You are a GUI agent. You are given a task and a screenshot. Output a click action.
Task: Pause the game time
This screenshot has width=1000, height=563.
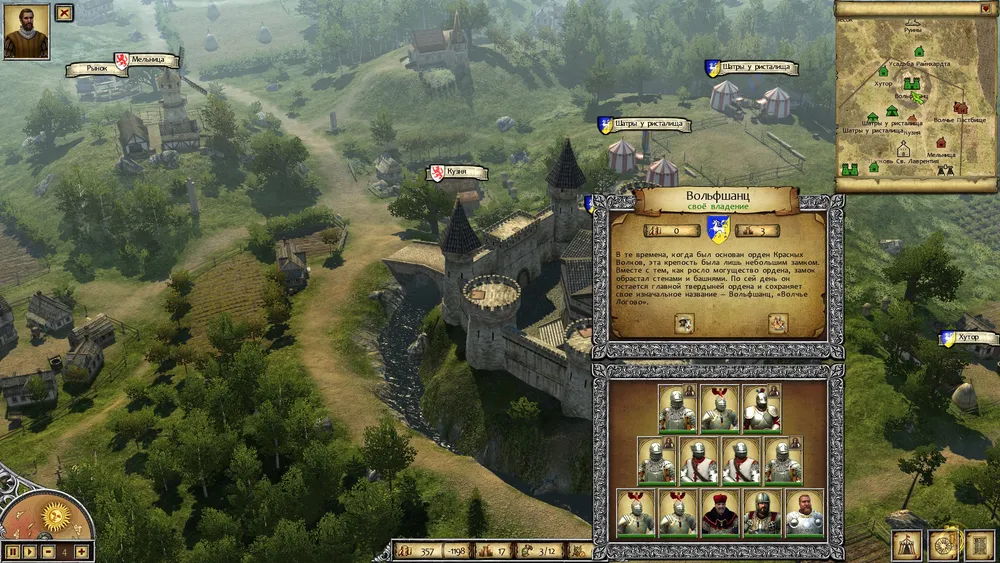[10, 551]
